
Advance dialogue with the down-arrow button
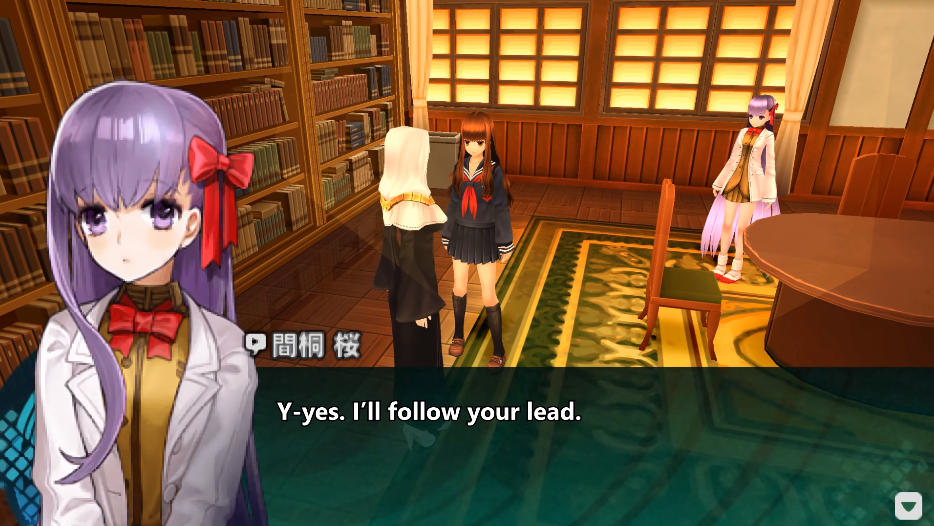click(907, 506)
